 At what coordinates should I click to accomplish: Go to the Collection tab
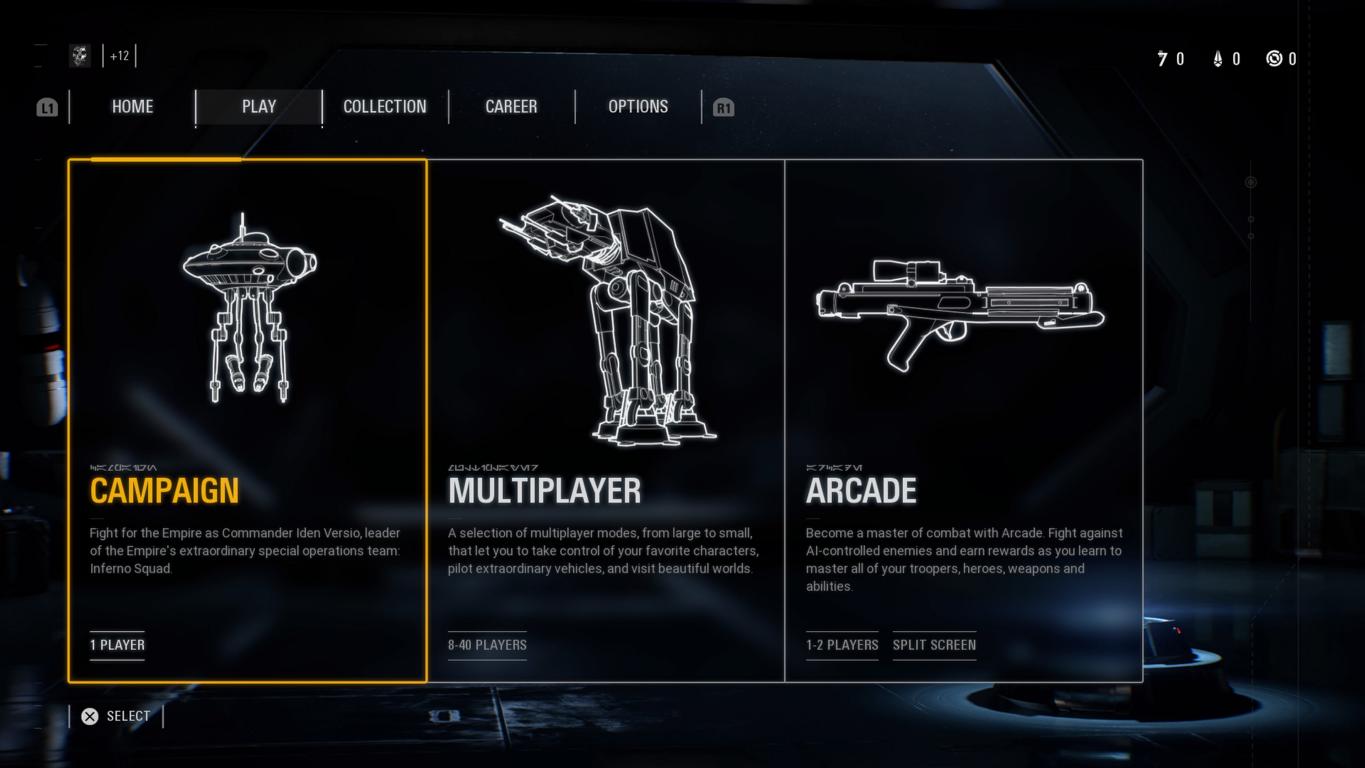(385, 107)
